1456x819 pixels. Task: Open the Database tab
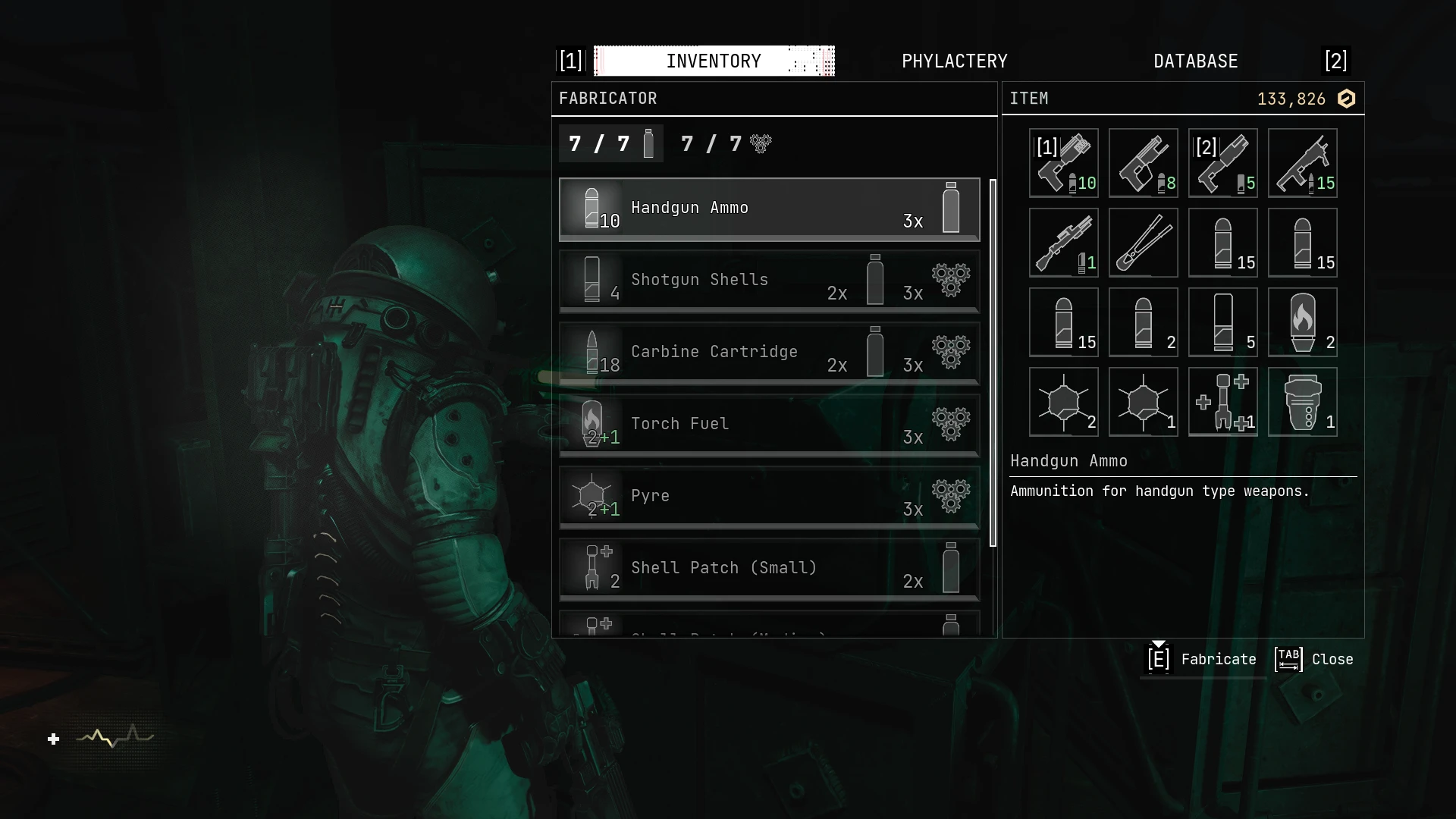1195,61
